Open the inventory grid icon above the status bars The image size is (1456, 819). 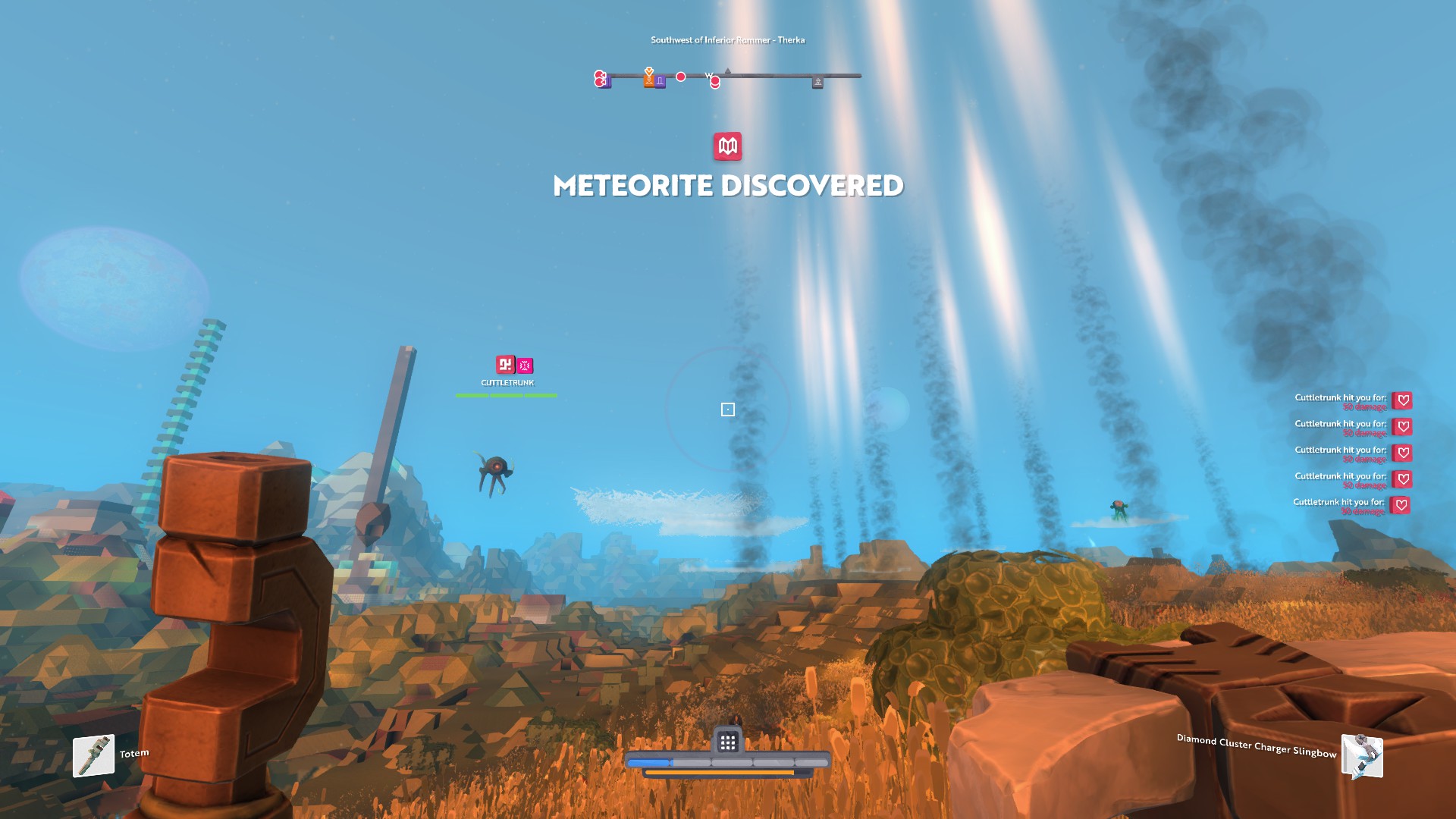[729, 742]
